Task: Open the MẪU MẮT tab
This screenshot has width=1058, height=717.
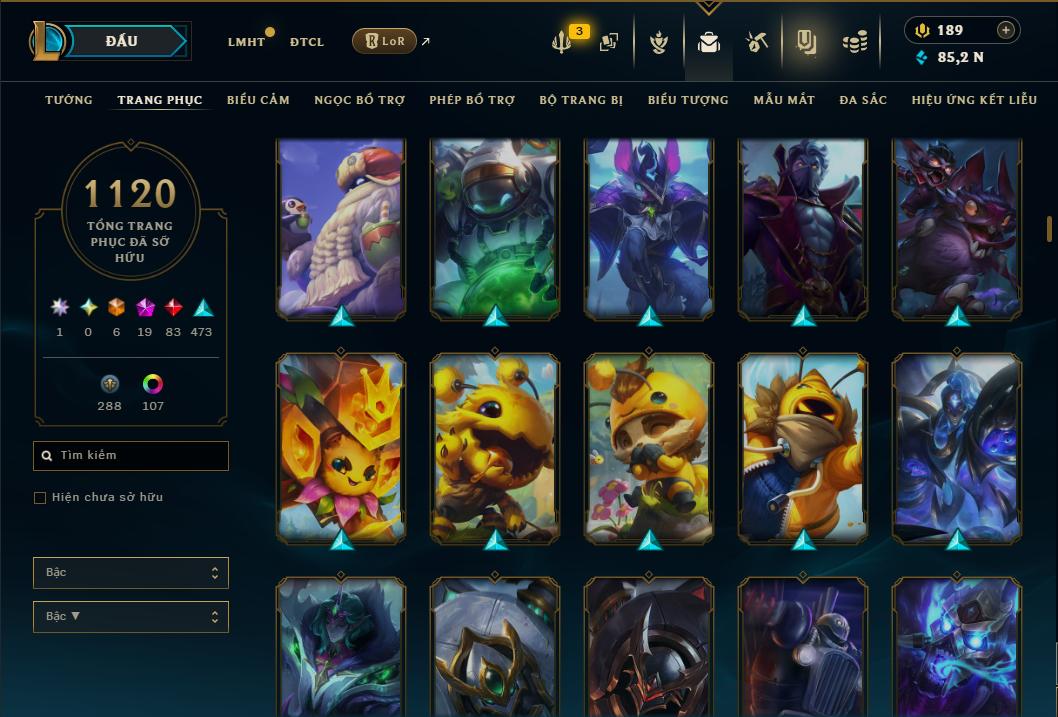Action: point(784,100)
